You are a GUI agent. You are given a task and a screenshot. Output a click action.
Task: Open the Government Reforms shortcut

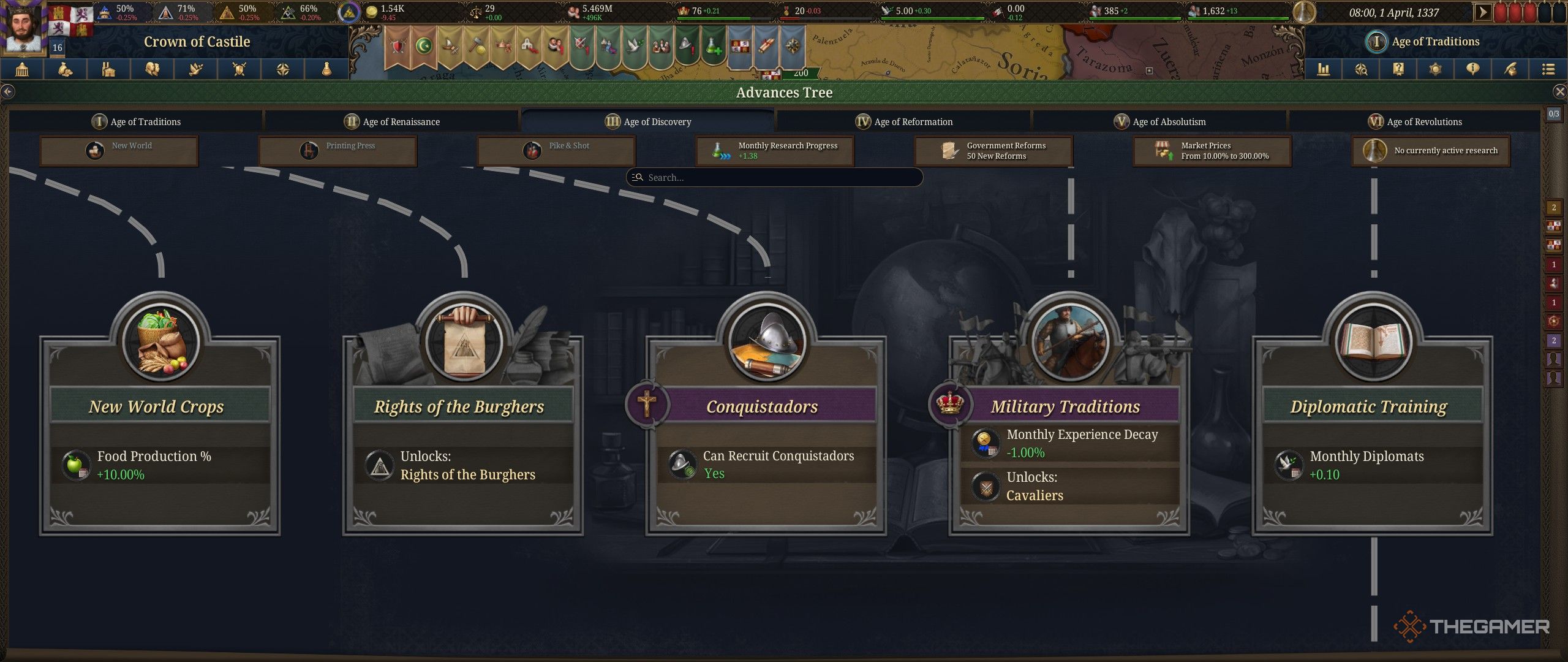pyautogui.click(x=993, y=151)
